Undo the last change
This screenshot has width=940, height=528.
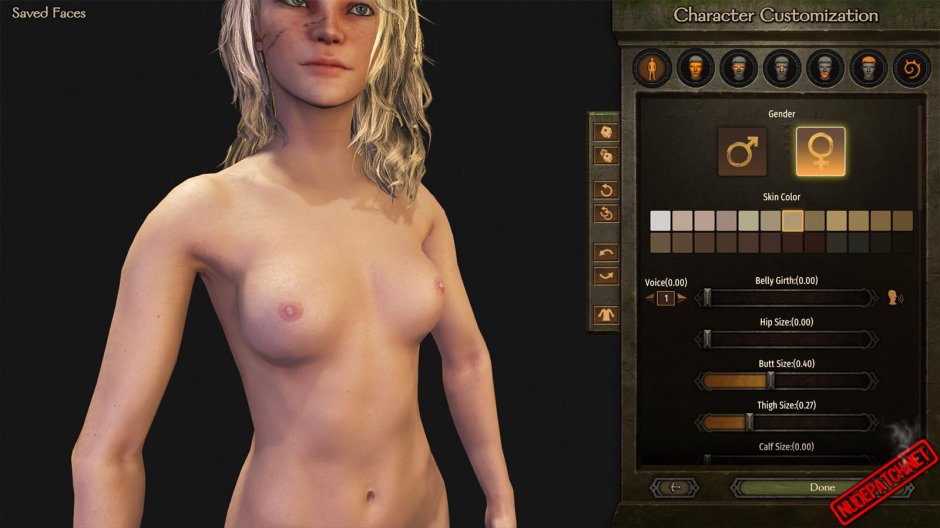coord(606,252)
